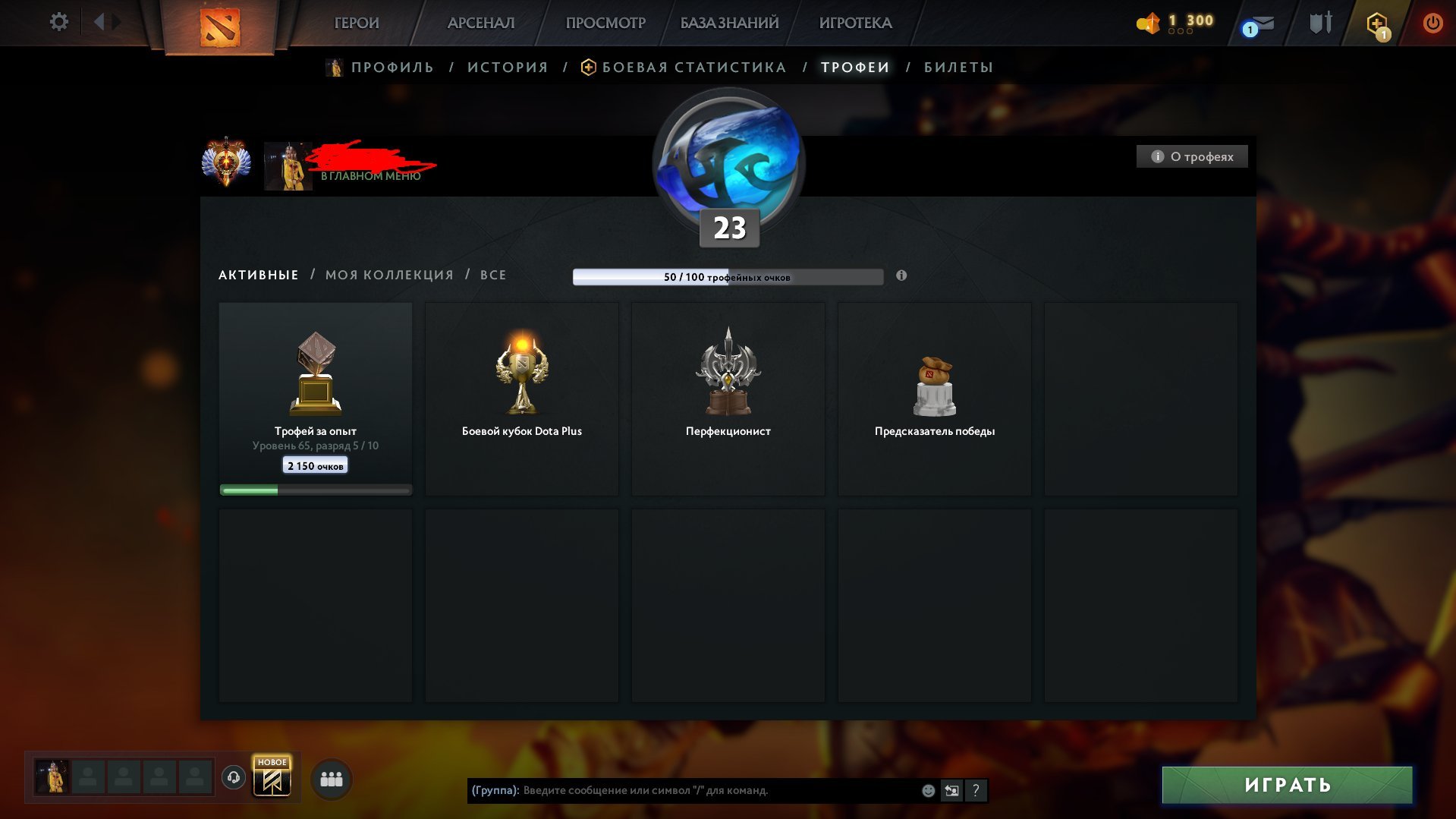Image resolution: width=1456 pixels, height=819 pixels.
Task: Open friends list via people icon
Action: point(331,778)
